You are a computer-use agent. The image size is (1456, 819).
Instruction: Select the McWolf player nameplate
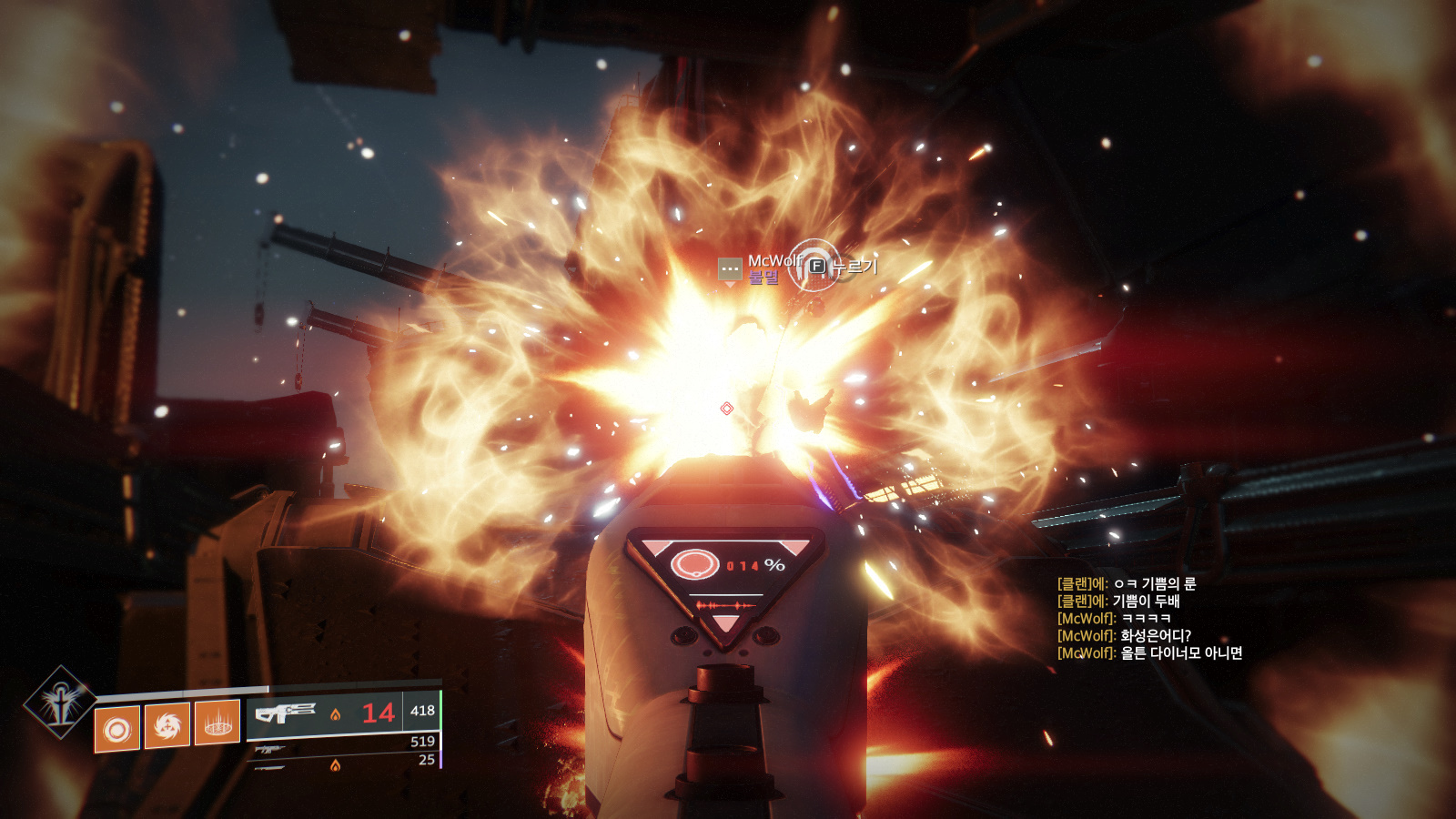pyautogui.click(x=773, y=260)
